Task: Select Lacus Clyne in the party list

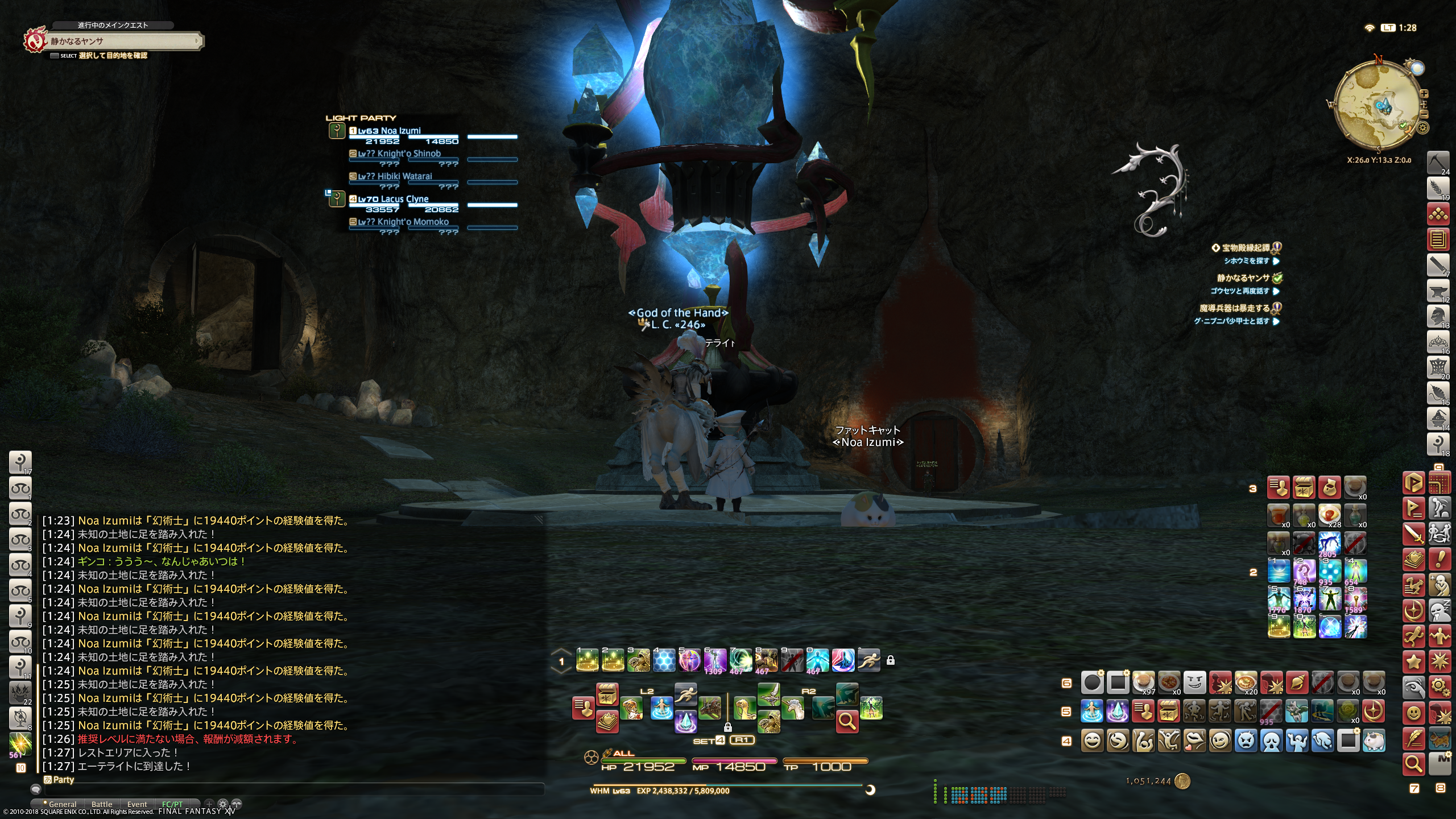Action: (x=406, y=199)
